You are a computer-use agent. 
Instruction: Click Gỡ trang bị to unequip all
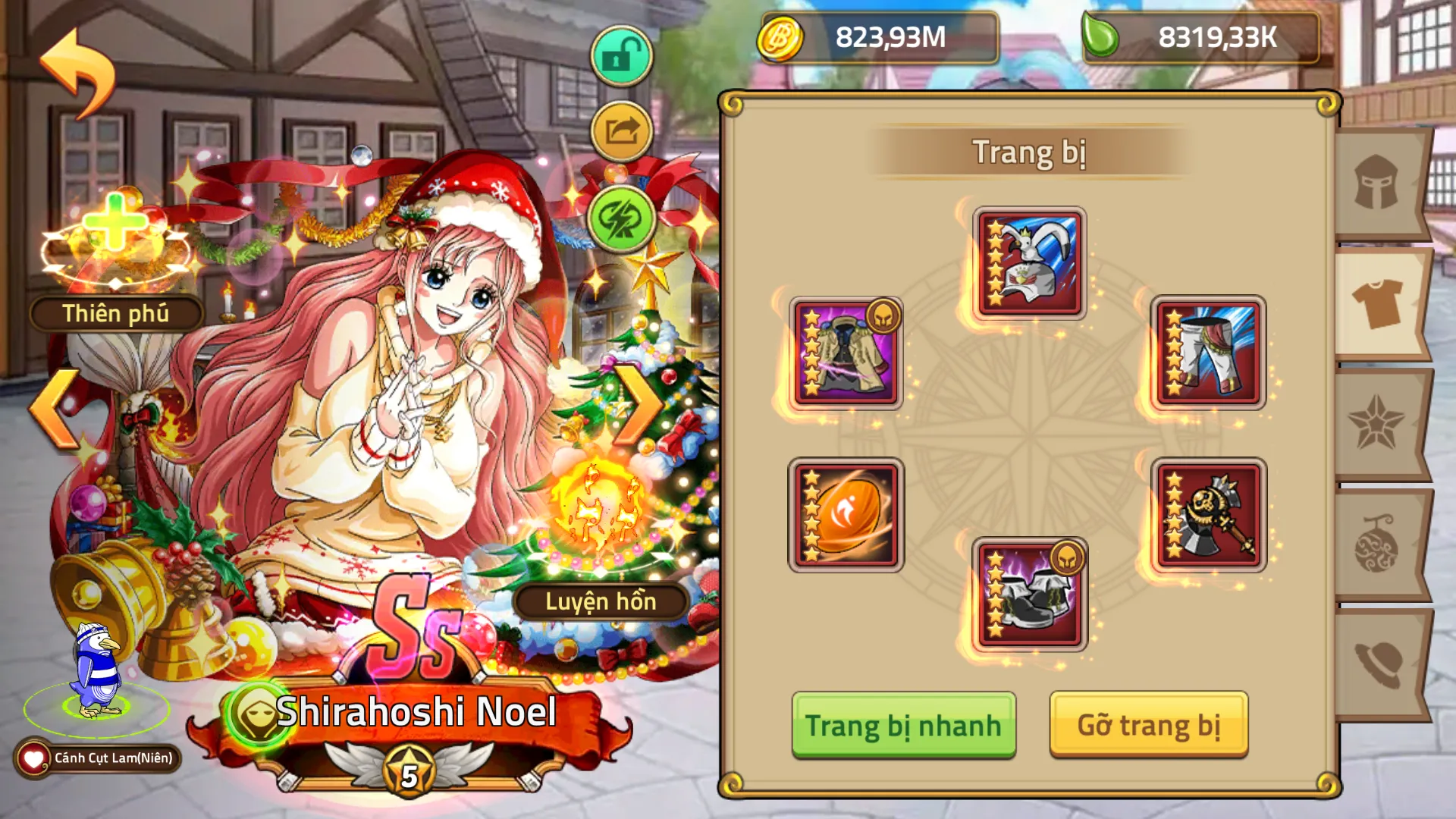tap(1150, 724)
